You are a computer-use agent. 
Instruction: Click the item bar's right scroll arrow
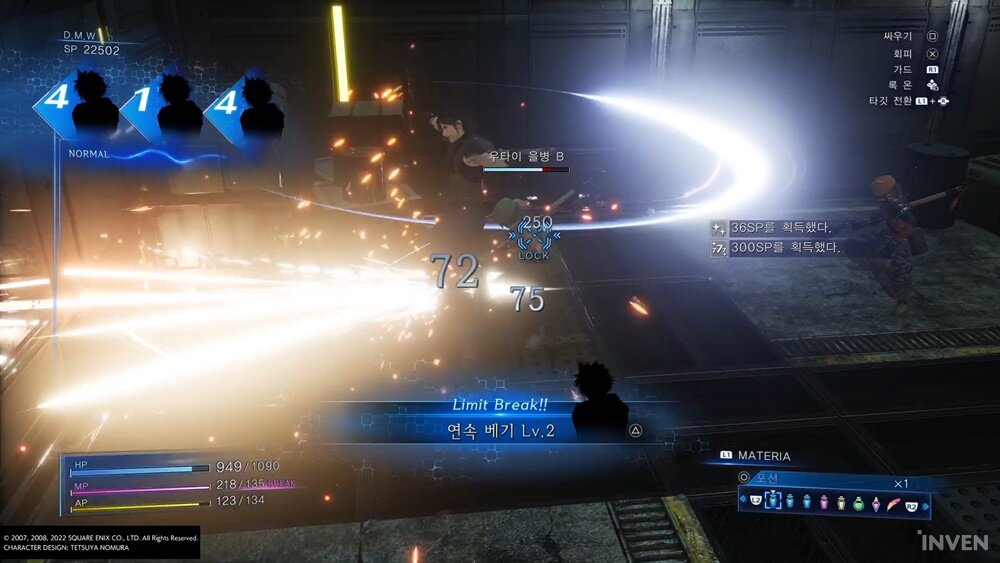point(925,502)
